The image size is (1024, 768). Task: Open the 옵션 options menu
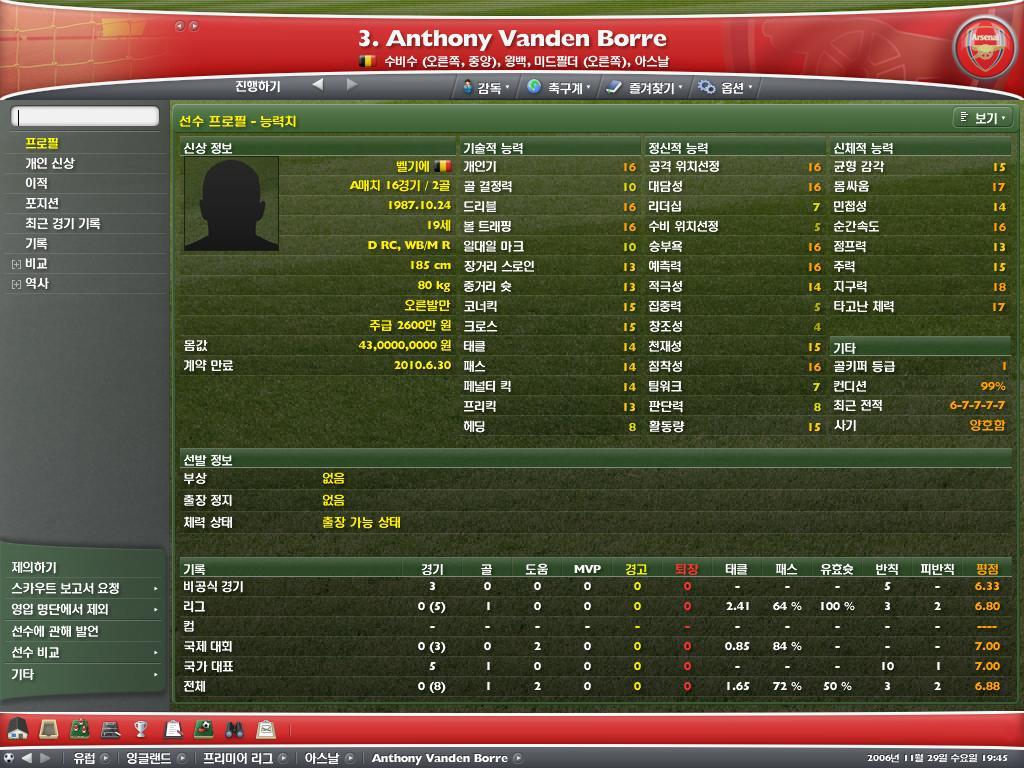726,88
